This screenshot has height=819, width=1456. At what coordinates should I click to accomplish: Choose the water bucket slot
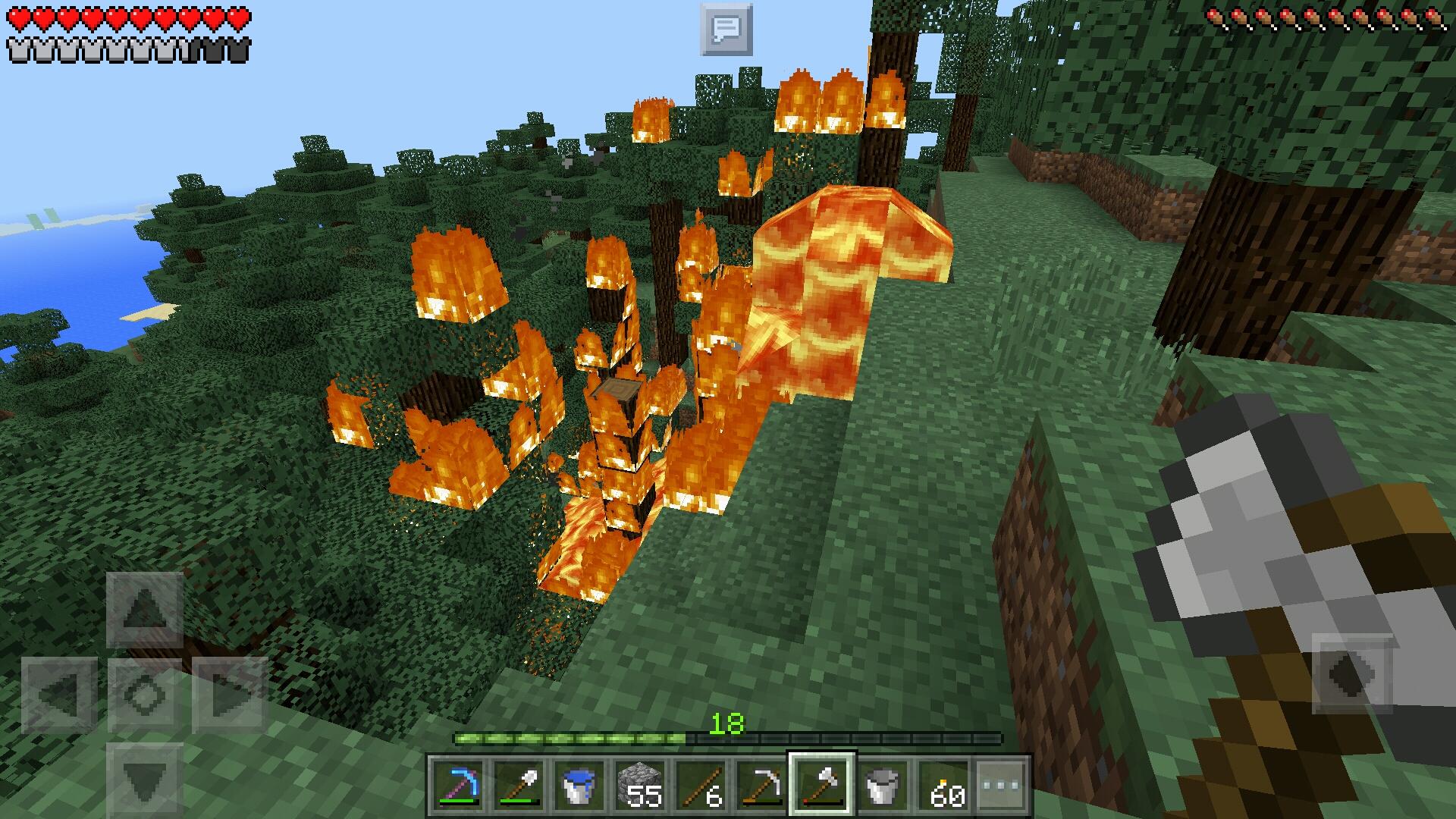579,784
